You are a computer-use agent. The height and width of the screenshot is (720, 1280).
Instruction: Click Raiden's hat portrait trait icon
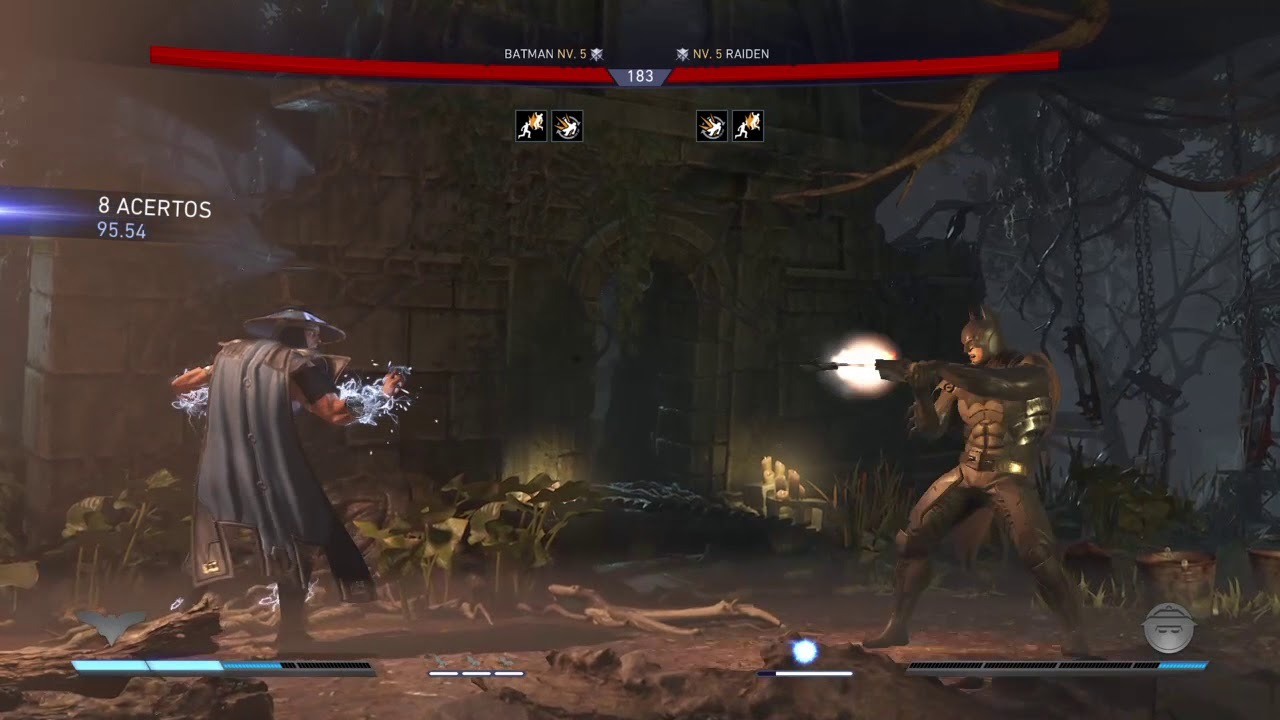click(x=1169, y=628)
